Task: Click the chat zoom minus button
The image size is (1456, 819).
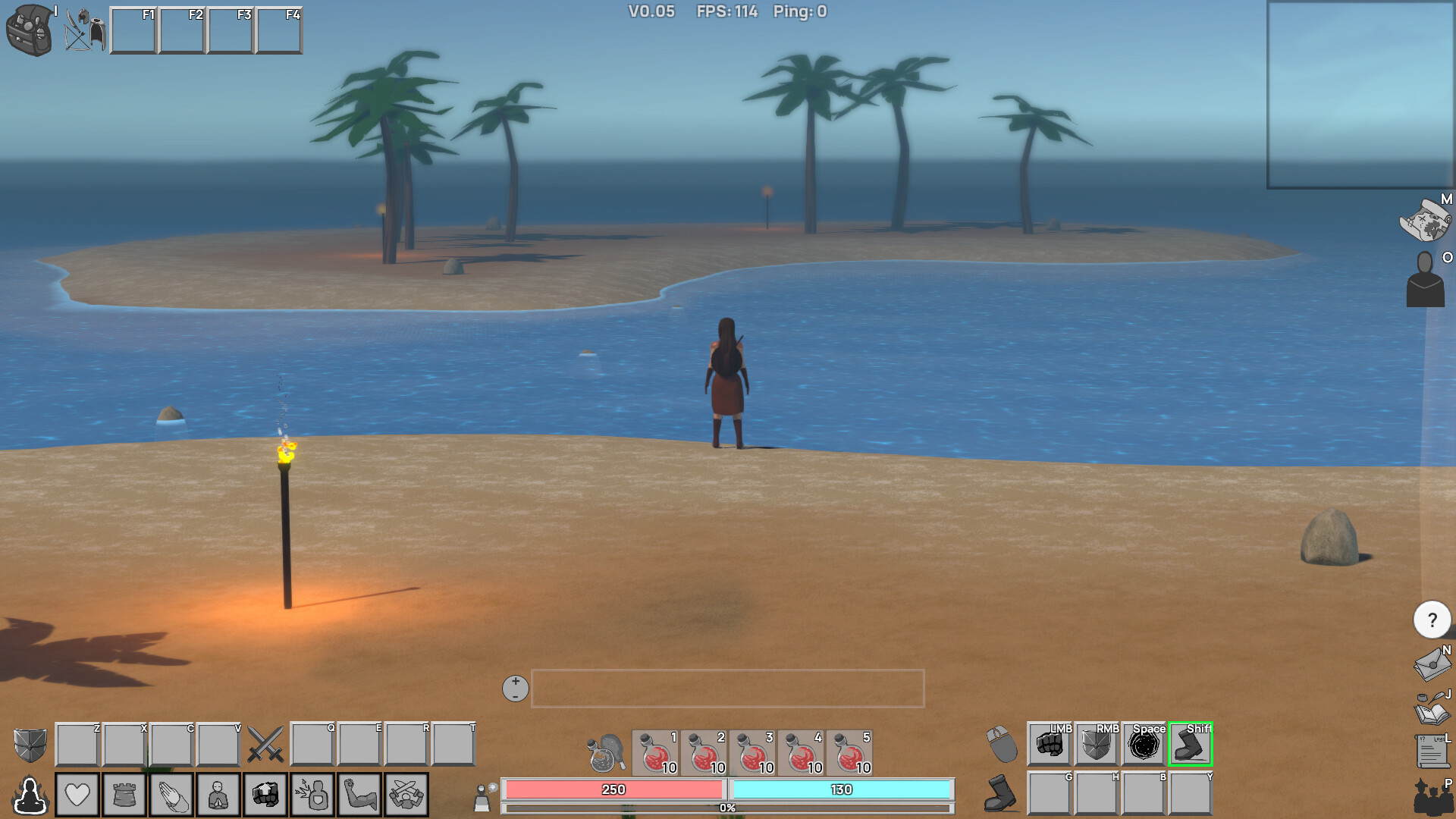Action: click(x=515, y=695)
